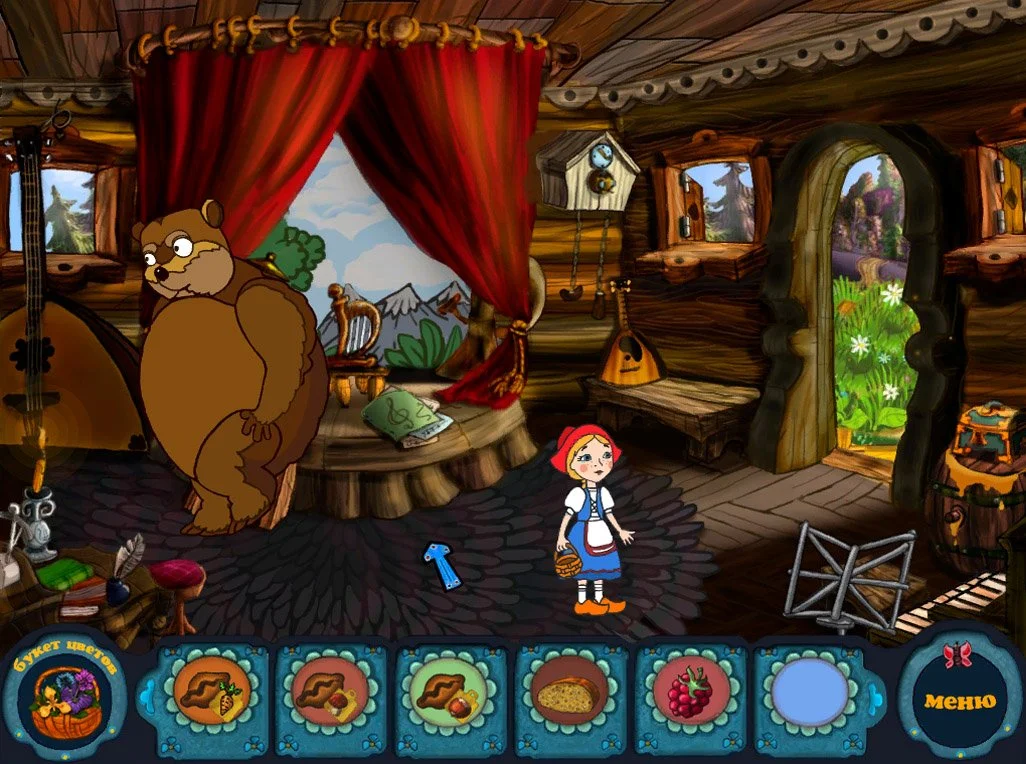Screen dimensions: 1026x764
Task: Select the bread loaf inventory slot
Action: [569, 692]
